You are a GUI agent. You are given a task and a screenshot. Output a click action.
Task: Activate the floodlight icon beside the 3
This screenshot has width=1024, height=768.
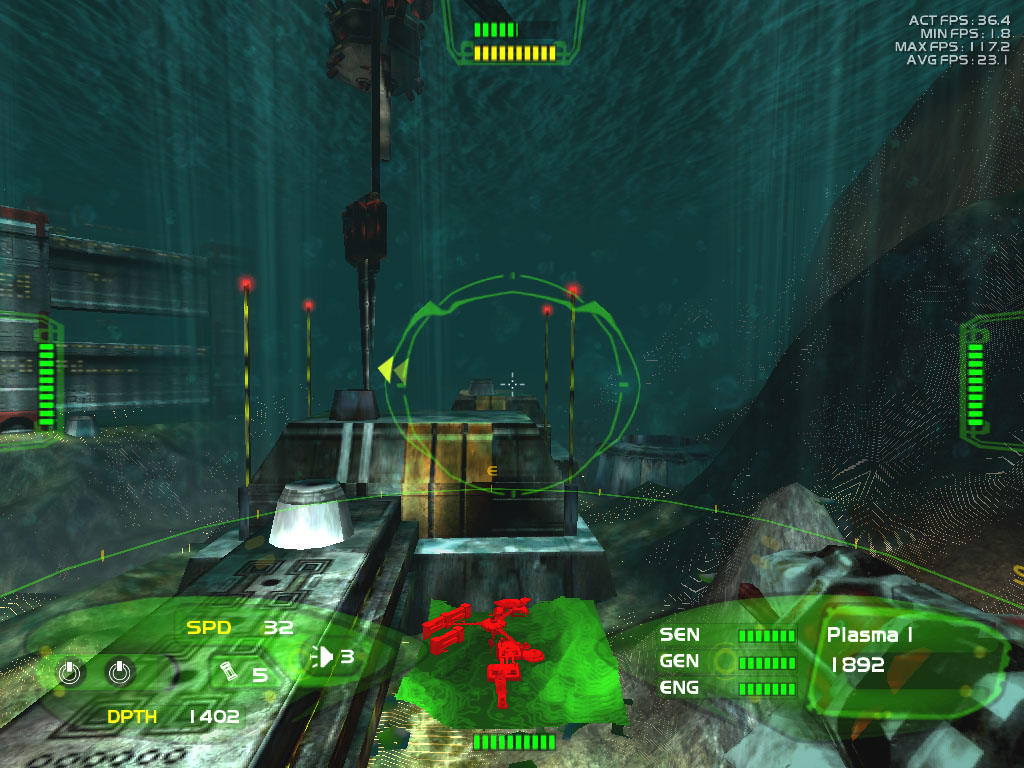pos(324,656)
